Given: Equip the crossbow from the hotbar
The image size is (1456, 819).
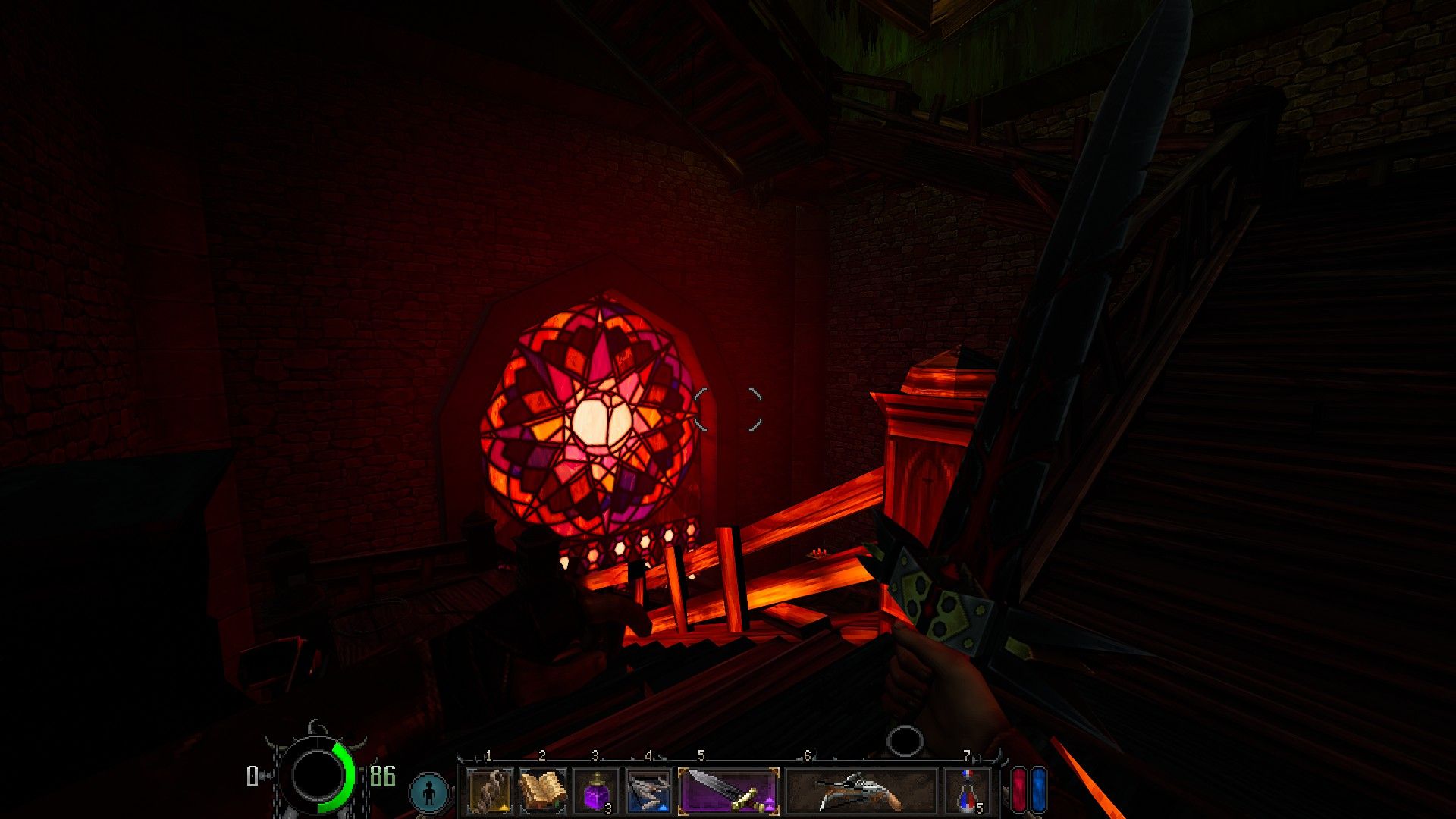Looking at the screenshot, I should [861, 791].
